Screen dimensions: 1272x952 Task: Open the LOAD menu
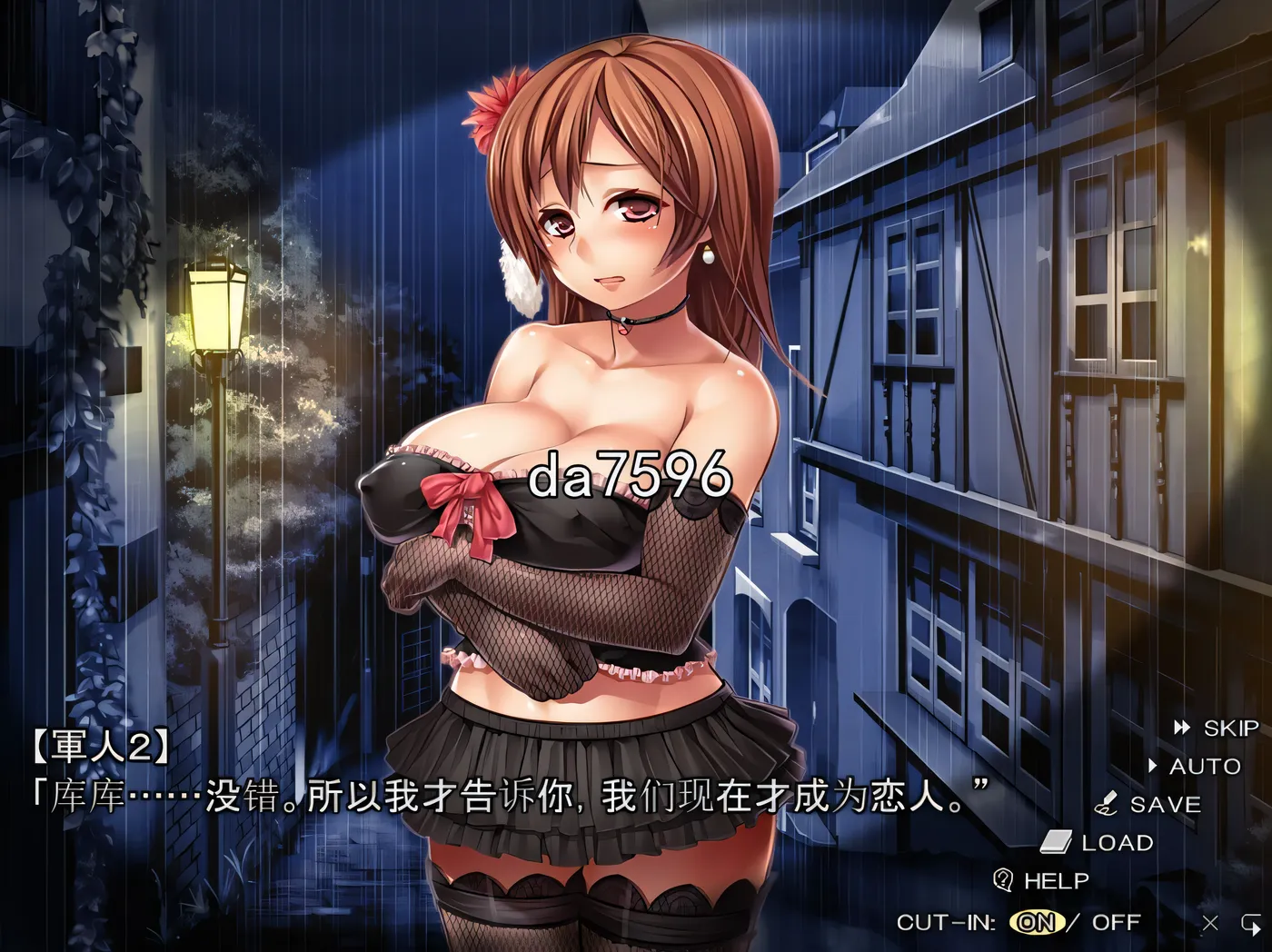[x=1099, y=842]
